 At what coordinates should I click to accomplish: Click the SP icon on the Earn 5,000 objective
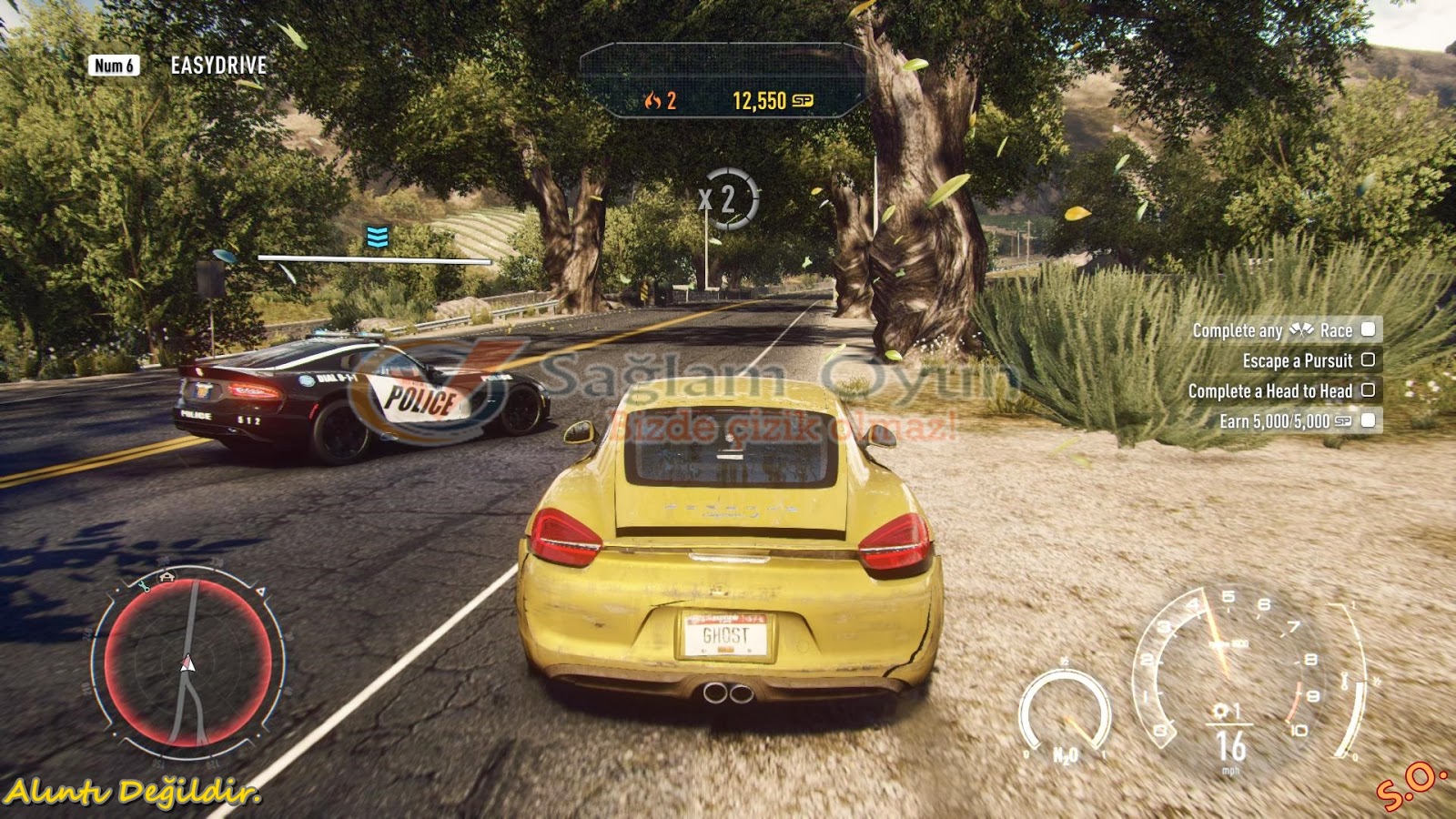tap(1340, 422)
